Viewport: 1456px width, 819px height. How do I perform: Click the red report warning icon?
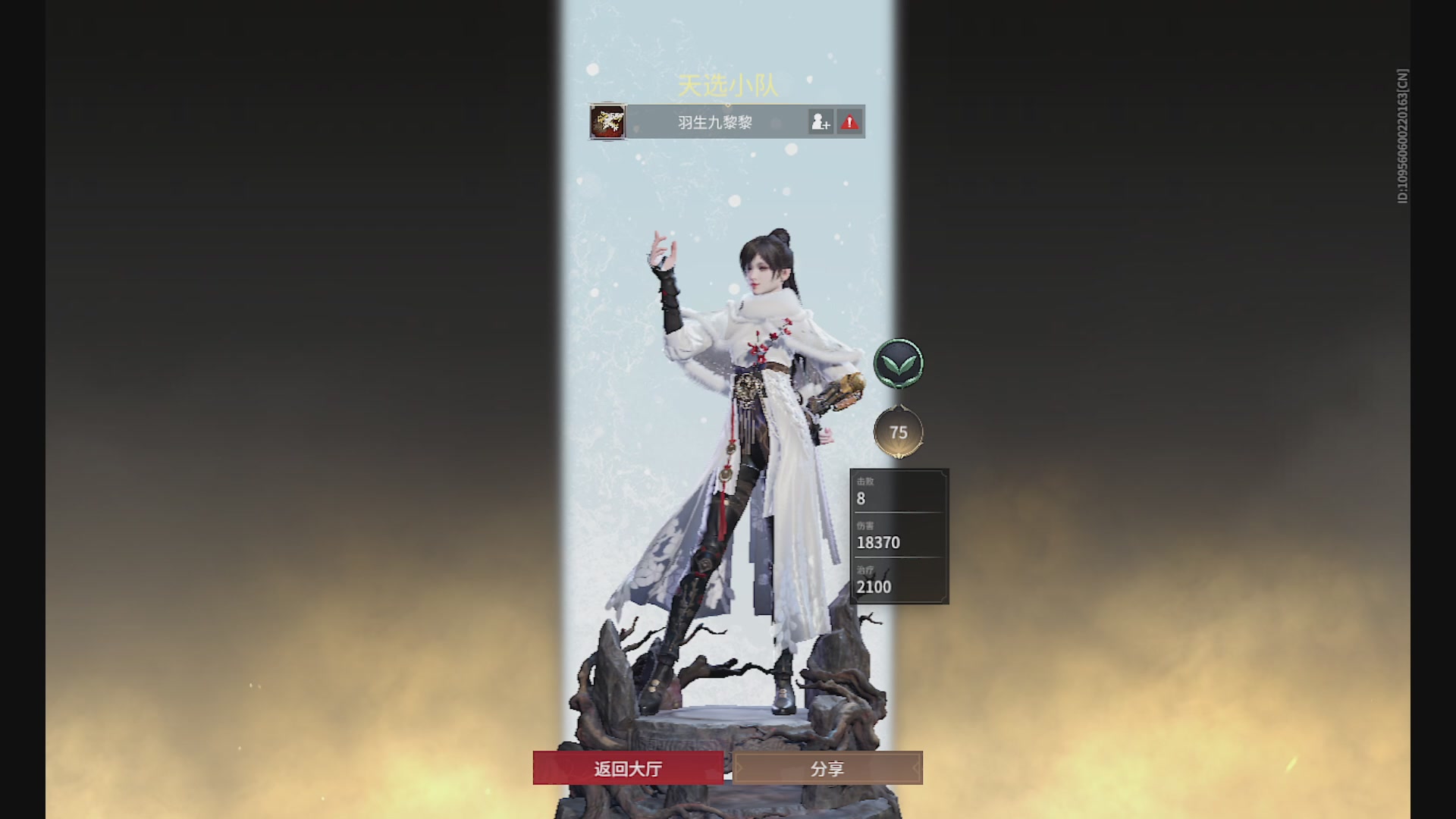(849, 121)
